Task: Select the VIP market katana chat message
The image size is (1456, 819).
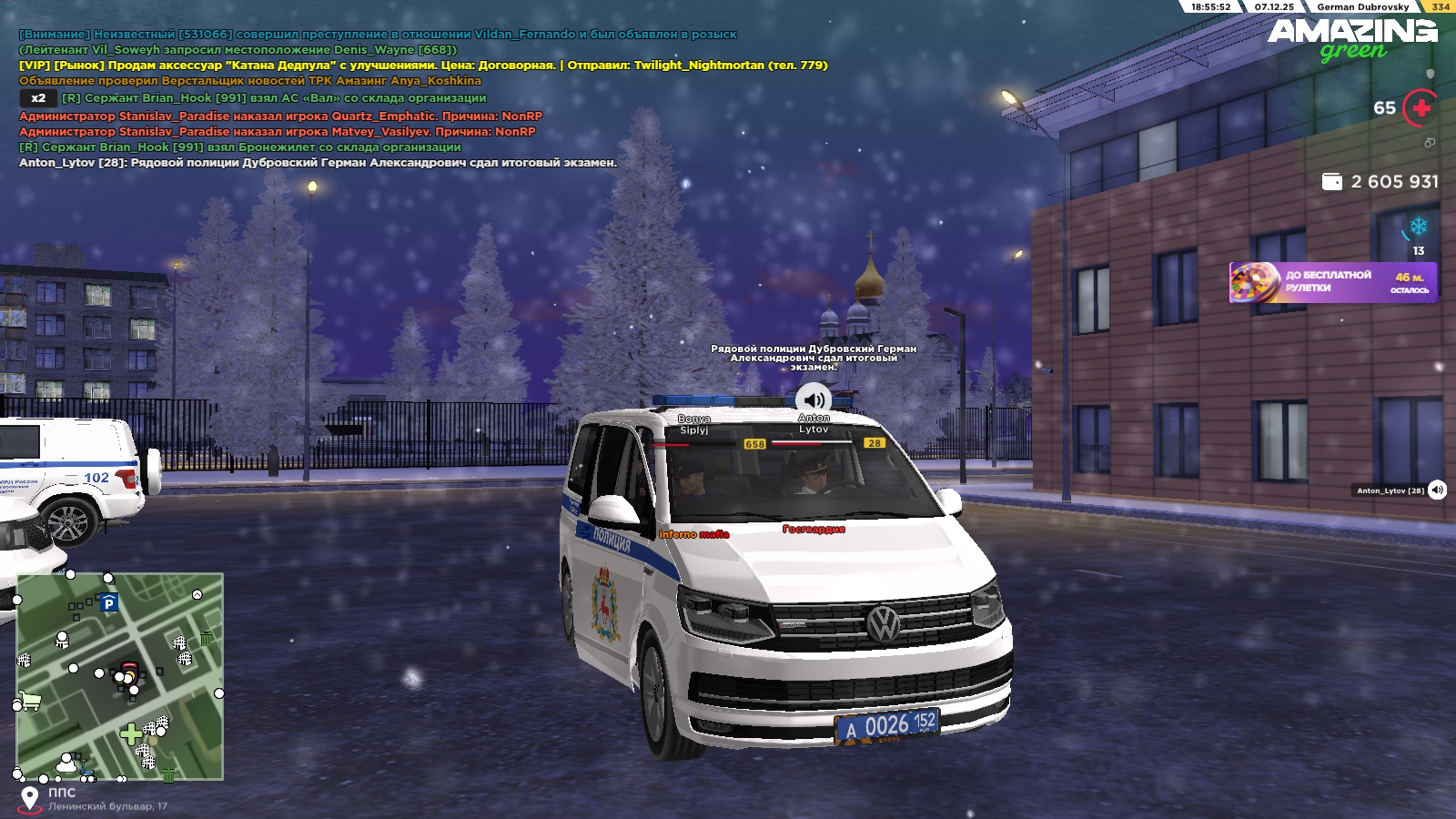Action: click(x=423, y=66)
